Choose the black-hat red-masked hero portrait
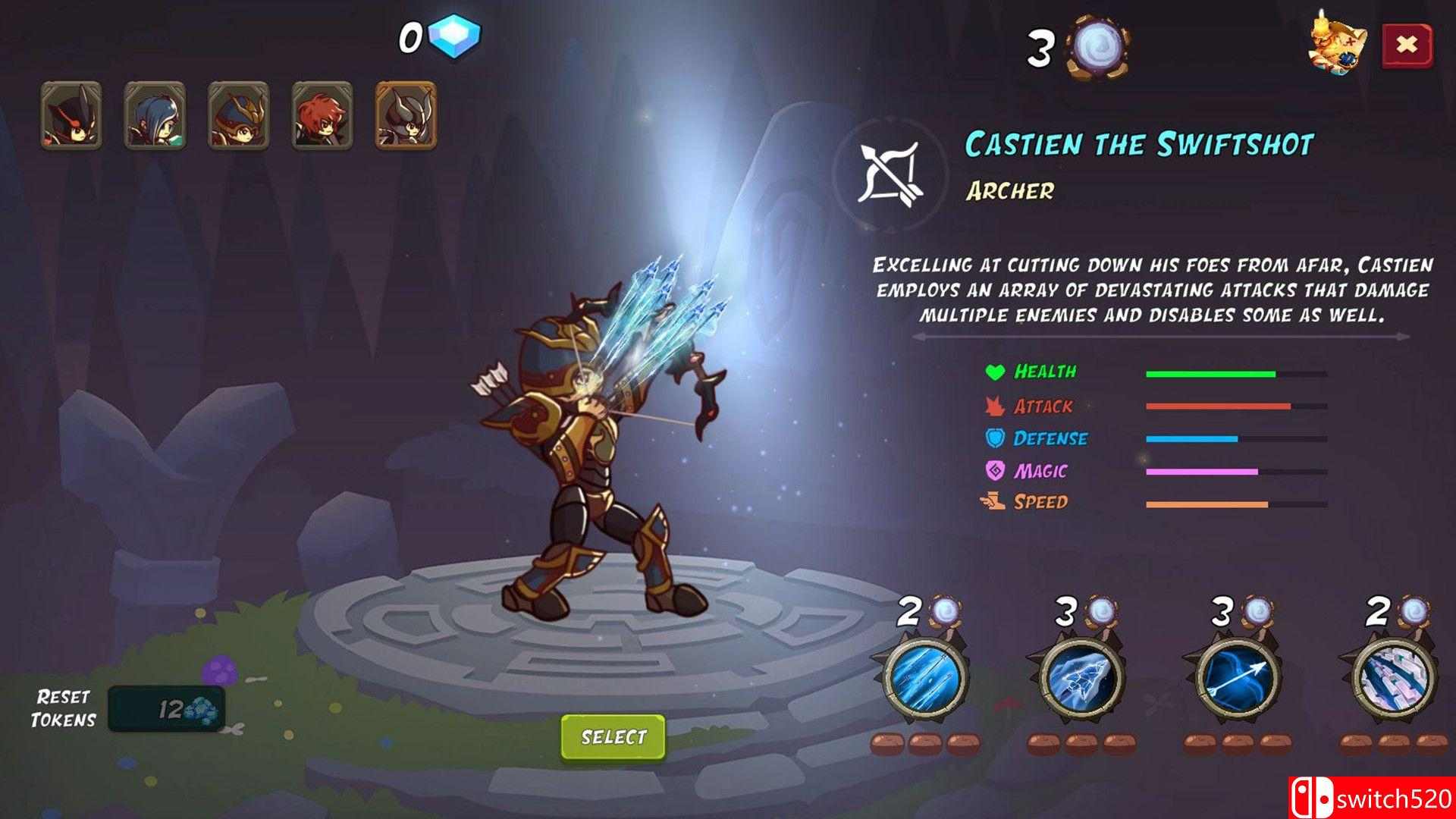Viewport: 1456px width, 819px height. point(71,115)
